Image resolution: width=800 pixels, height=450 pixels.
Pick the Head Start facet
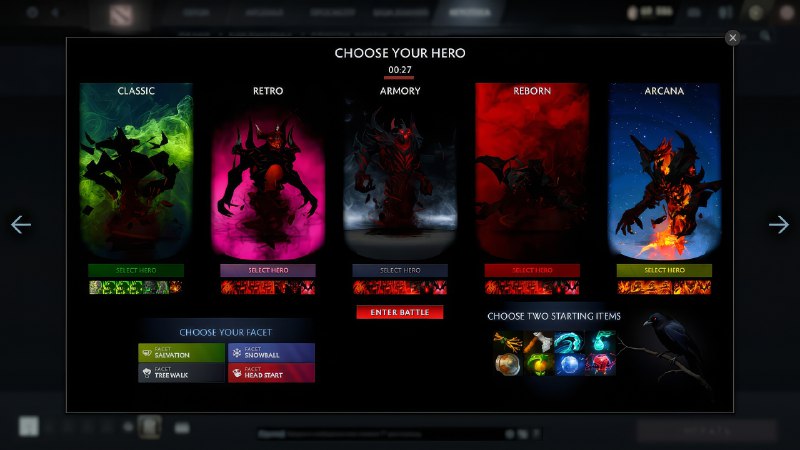point(271,372)
